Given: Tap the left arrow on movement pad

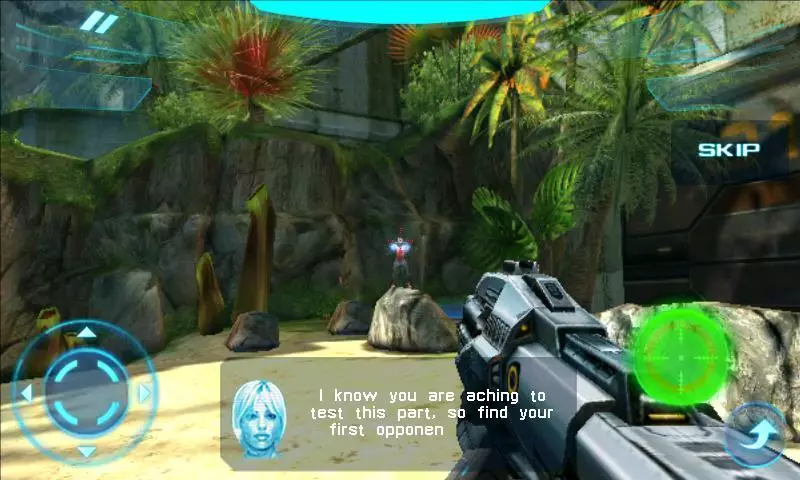Looking at the screenshot, I should click(x=26, y=392).
